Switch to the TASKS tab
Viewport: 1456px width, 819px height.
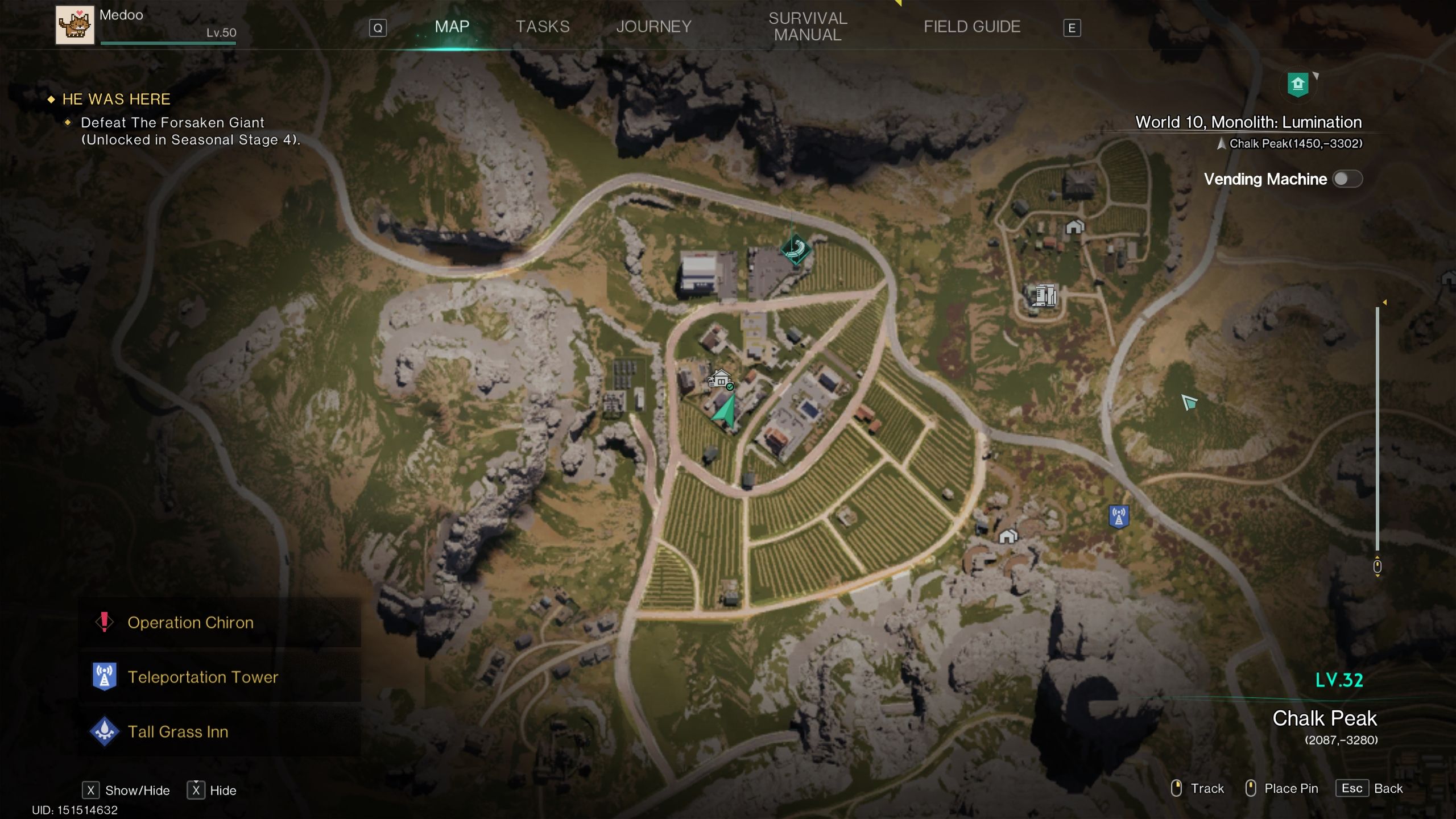coord(542,26)
